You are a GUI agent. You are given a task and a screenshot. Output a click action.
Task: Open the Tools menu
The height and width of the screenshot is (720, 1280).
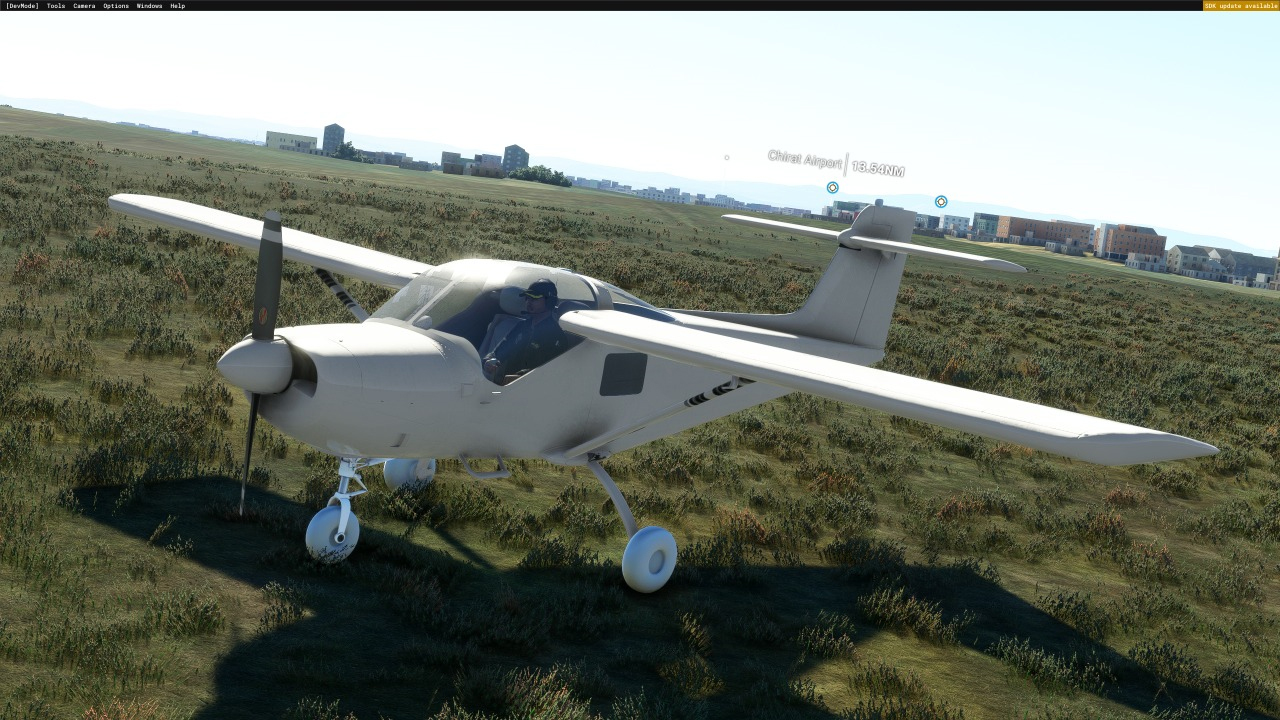[56, 6]
